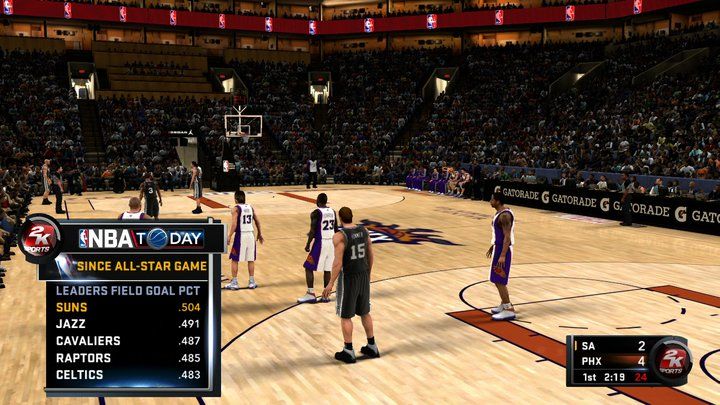Image resolution: width=720 pixels, height=405 pixels.
Task: Pick the Celtics entry in the leaders list
Action: (x=127, y=375)
